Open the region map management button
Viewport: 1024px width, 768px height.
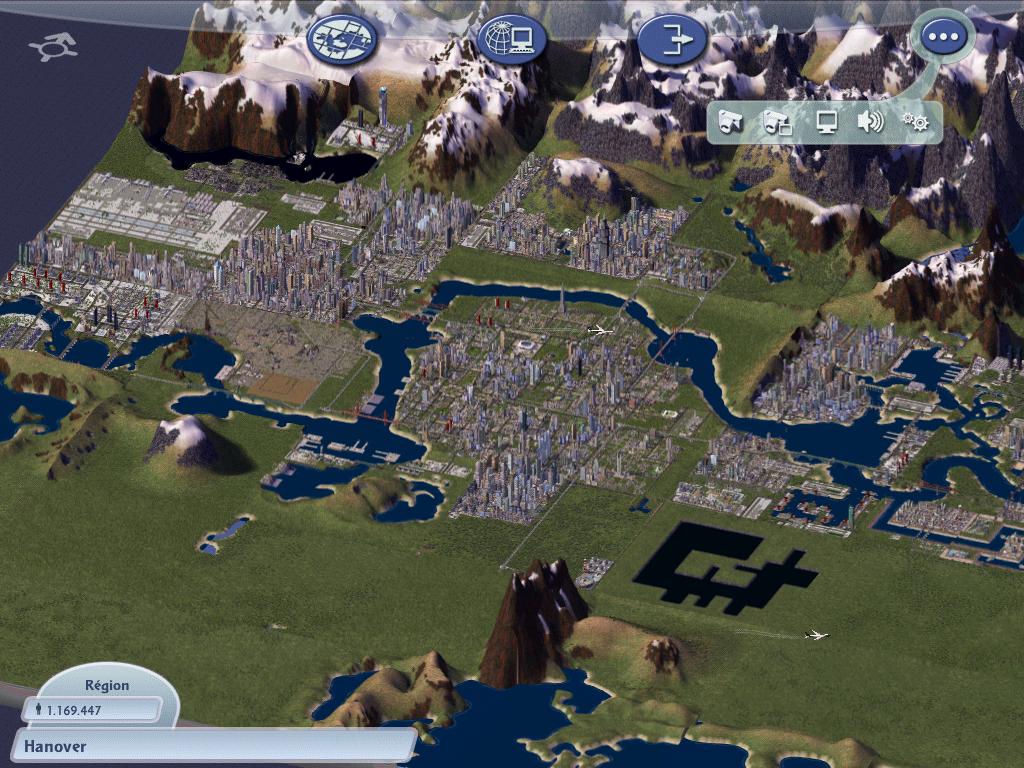343,39
